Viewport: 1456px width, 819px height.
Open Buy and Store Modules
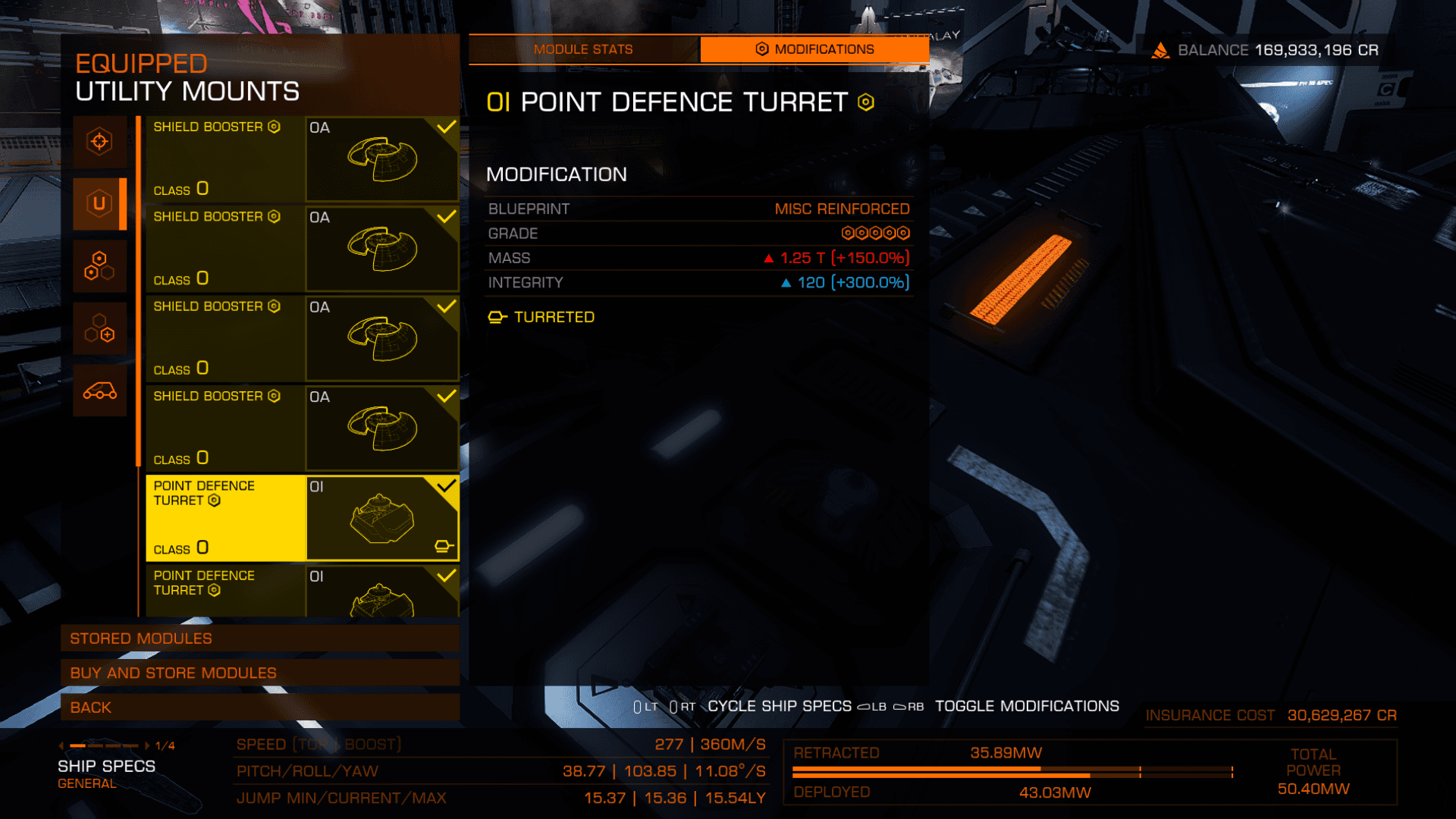[x=260, y=673]
